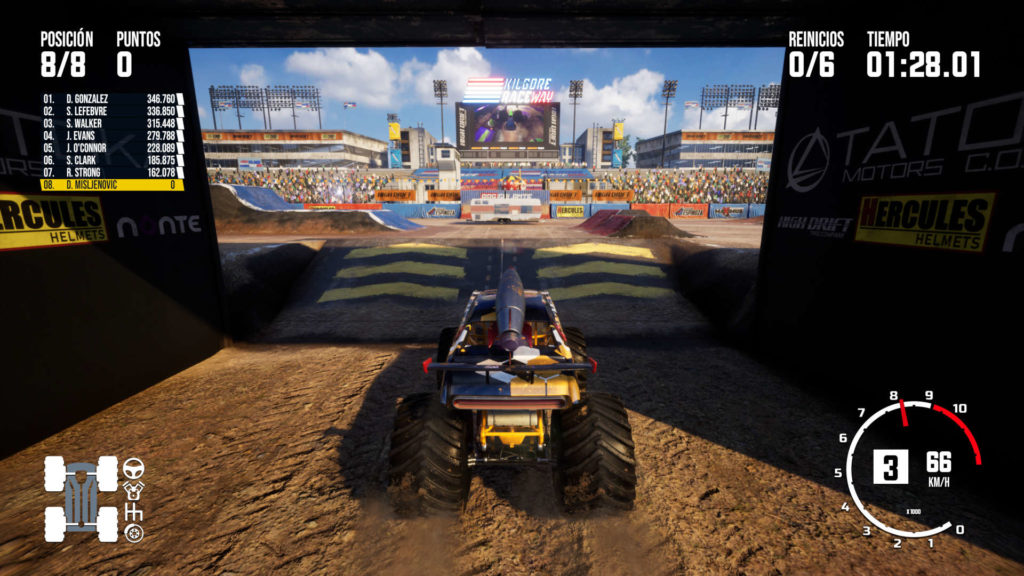Click the steering wheel damage icon
The width and height of the screenshot is (1024, 576).
(133, 467)
